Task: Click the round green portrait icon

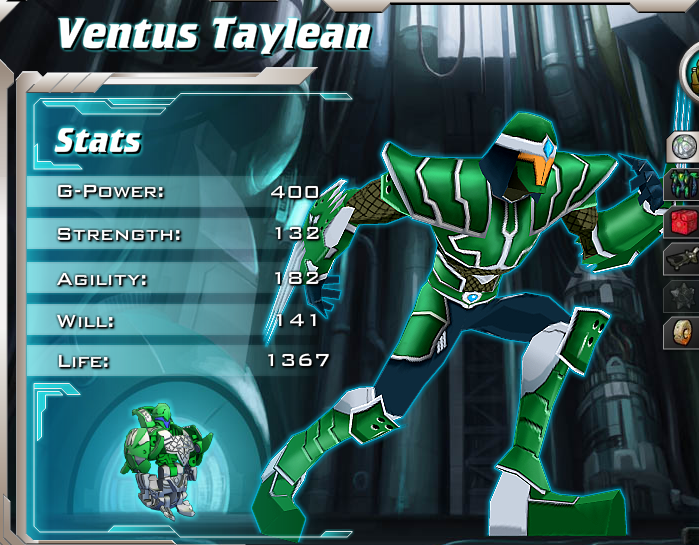Action: click(x=690, y=72)
